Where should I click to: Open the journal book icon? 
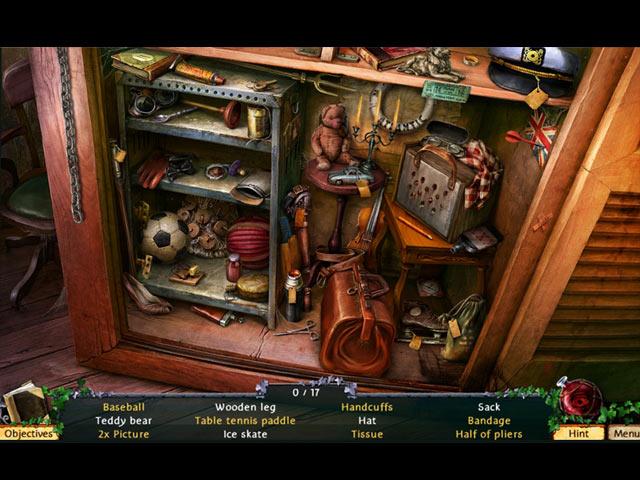coord(24,403)
